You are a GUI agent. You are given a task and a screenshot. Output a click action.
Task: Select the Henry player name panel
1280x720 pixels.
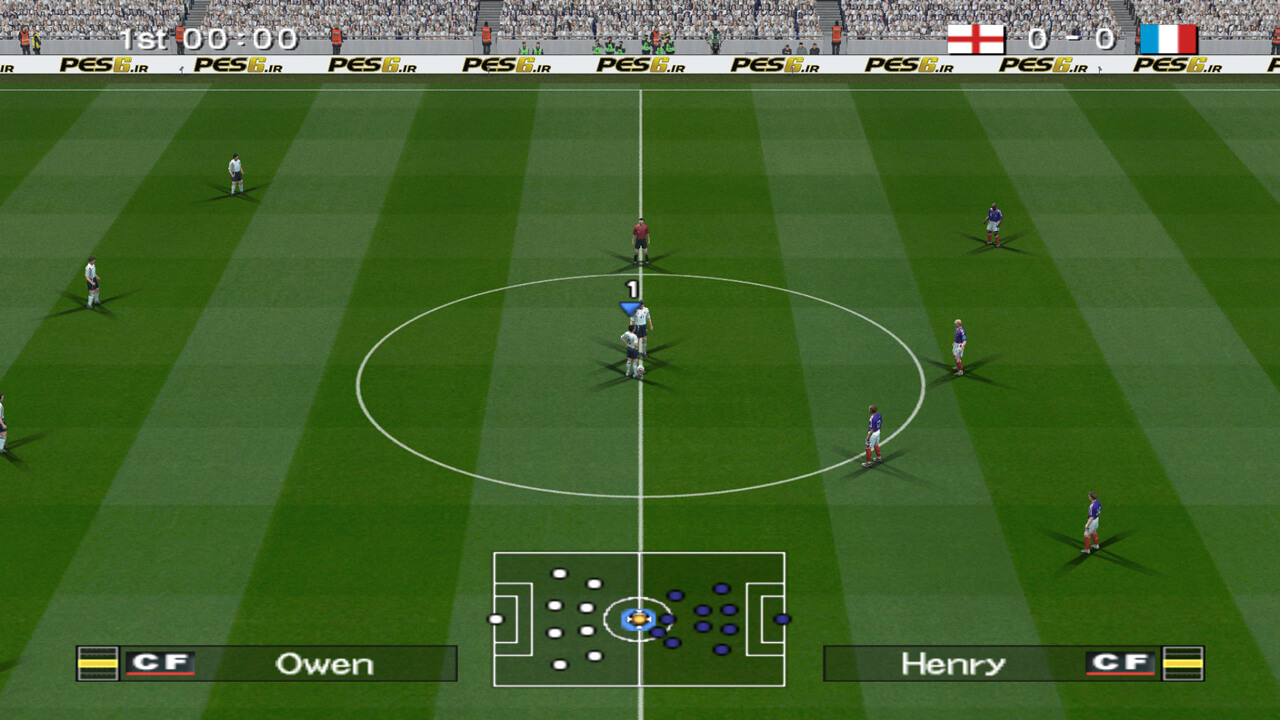click(x=1013, y=664)
